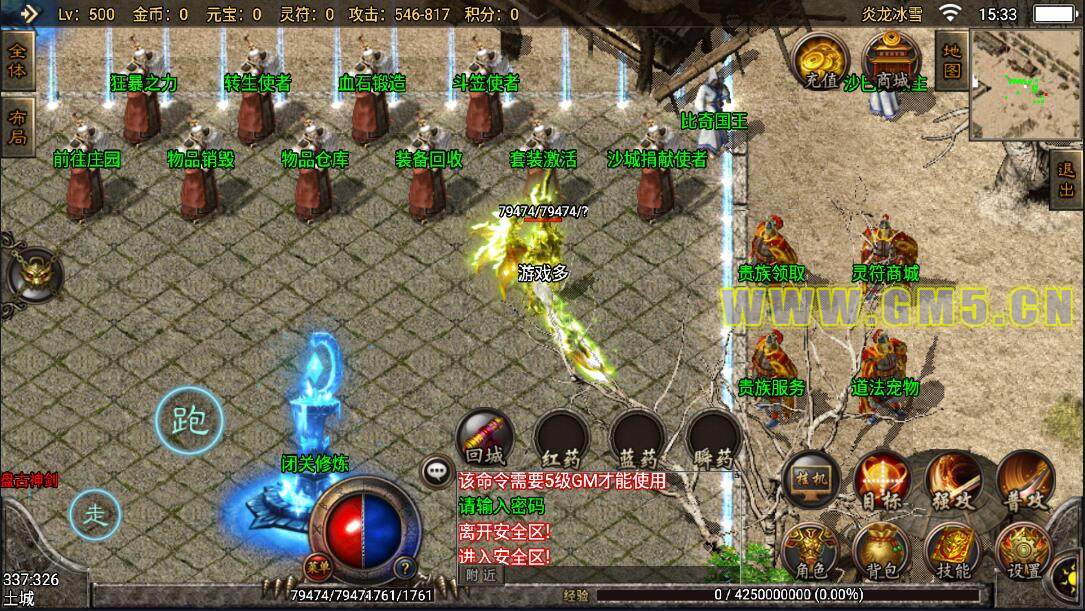Image resolution: width=1085 pixels, height=611 pixels.
Task: Open the 菜单 menu button
Action: 316,566
